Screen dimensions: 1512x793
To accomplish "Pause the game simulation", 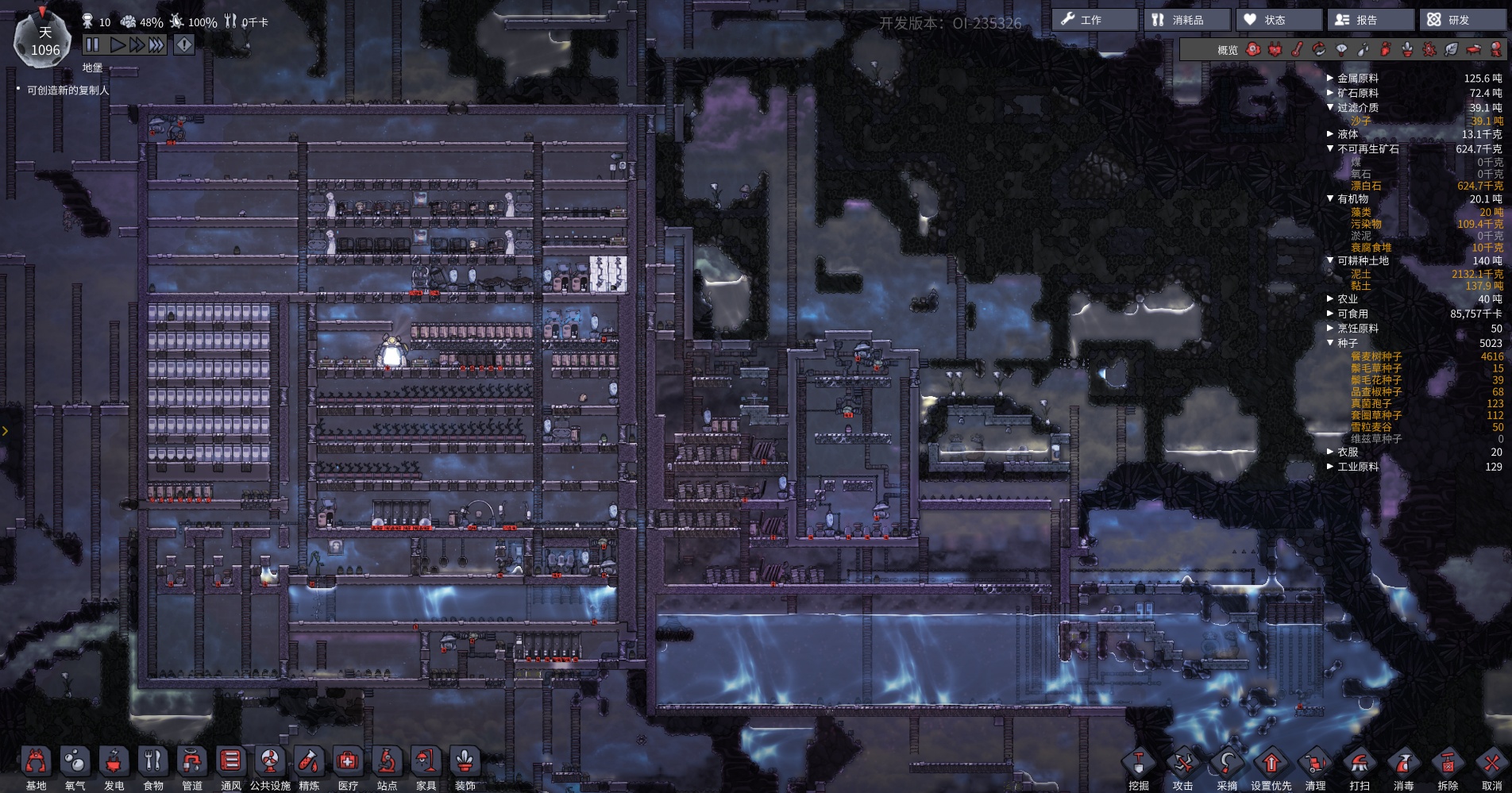I will coord(92,45).
